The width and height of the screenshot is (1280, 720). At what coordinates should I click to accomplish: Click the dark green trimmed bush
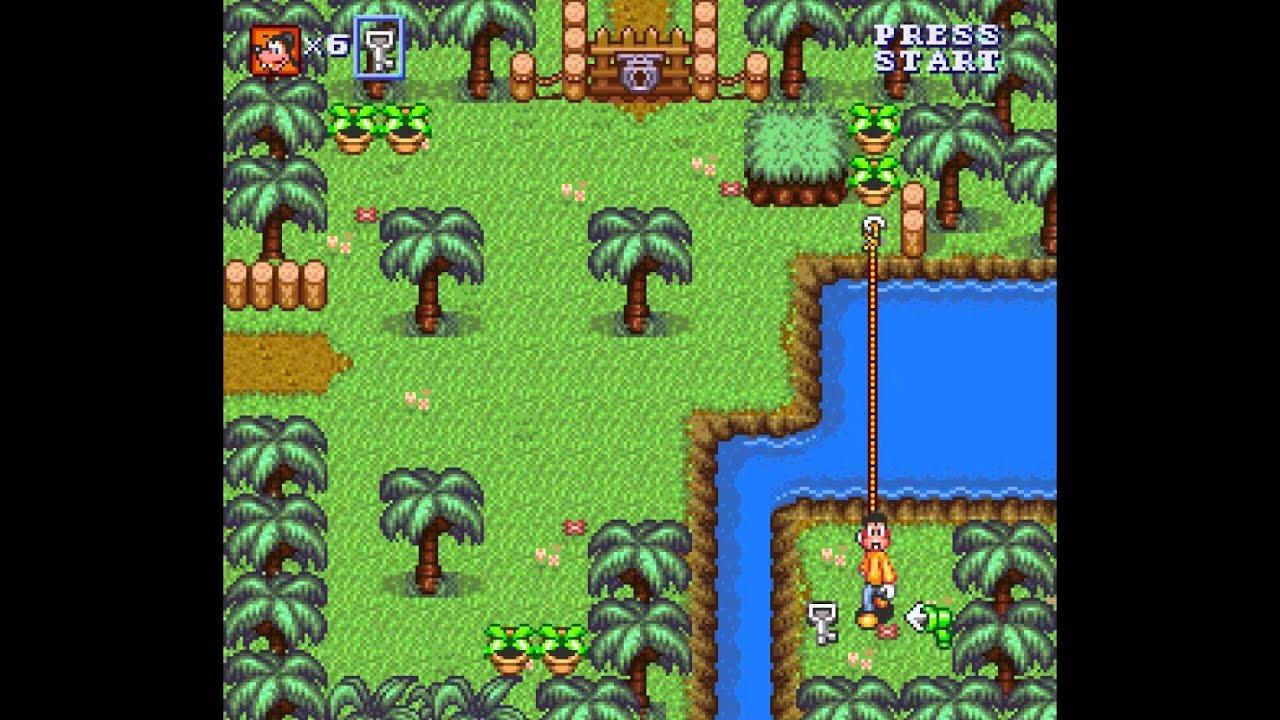(x=797, y=150)
